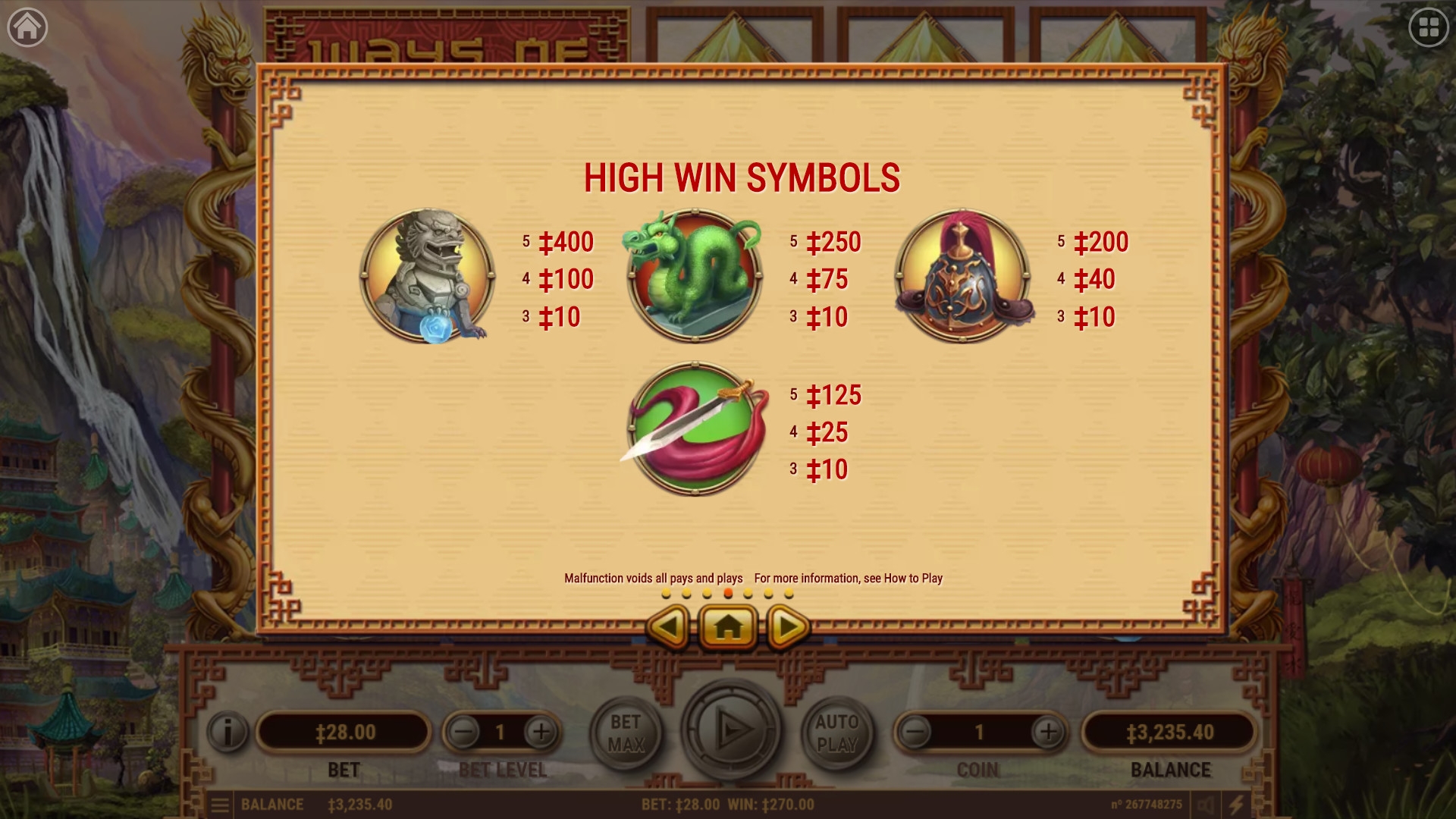Close paytable with the gold home button
Viewport: 1456px width, 819px height.
(728, 626)
